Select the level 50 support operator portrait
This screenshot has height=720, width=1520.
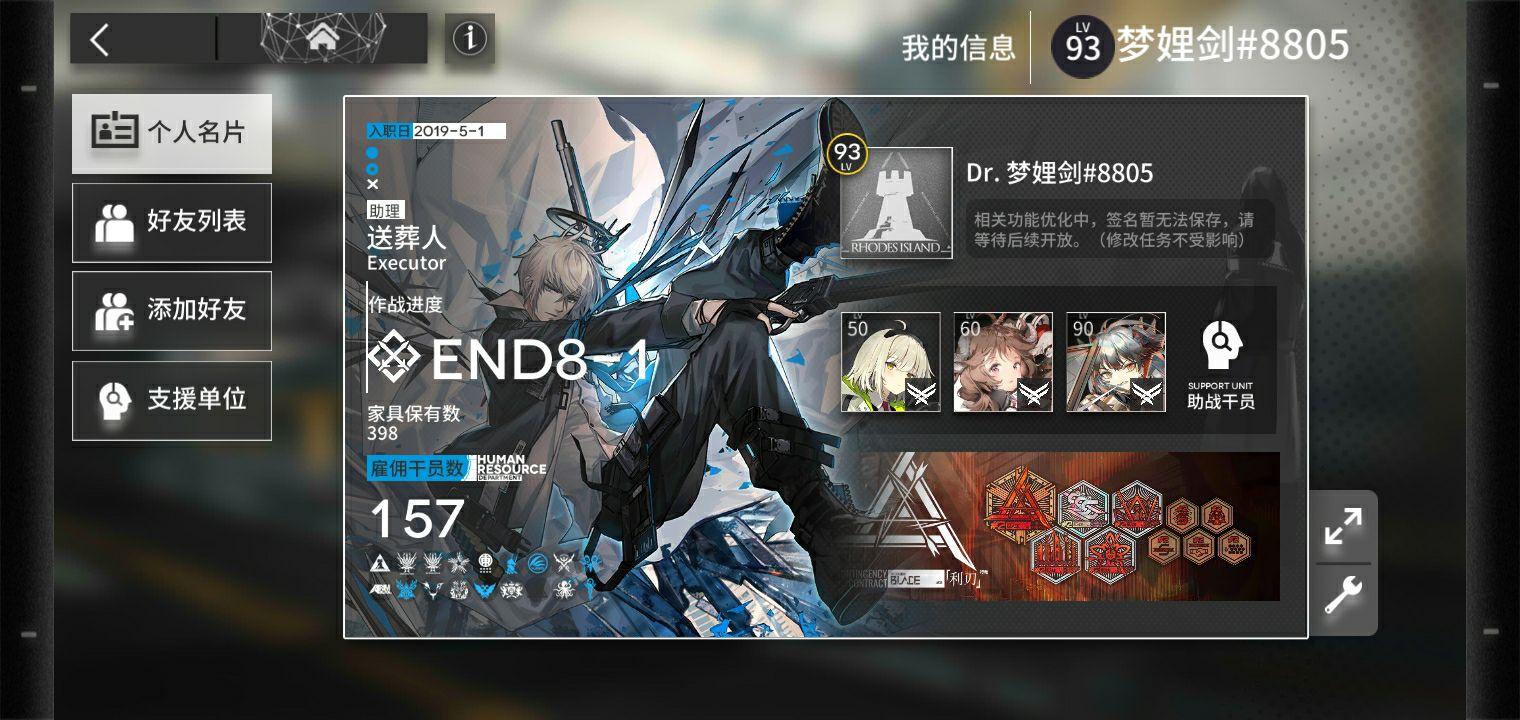click(x=890, y=362)
